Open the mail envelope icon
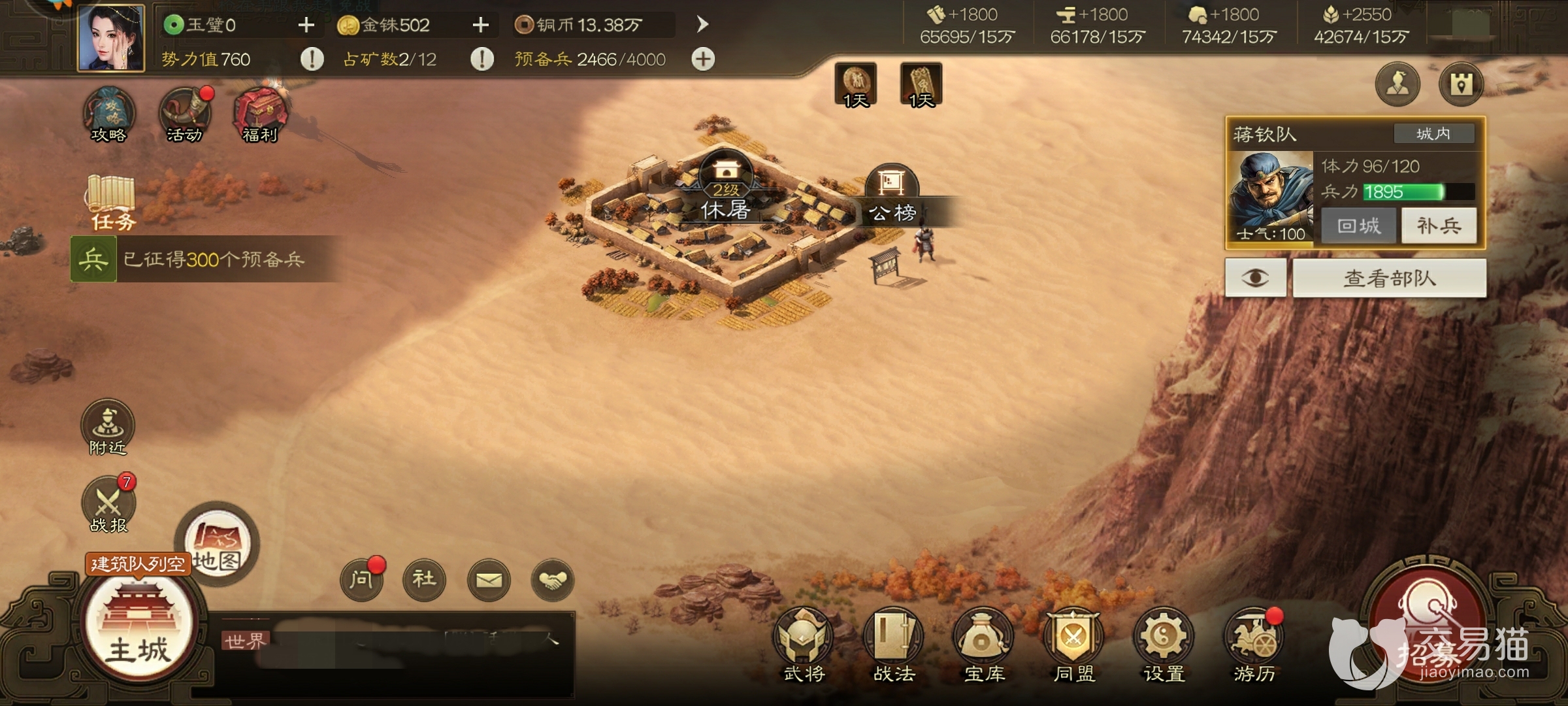 489,579
